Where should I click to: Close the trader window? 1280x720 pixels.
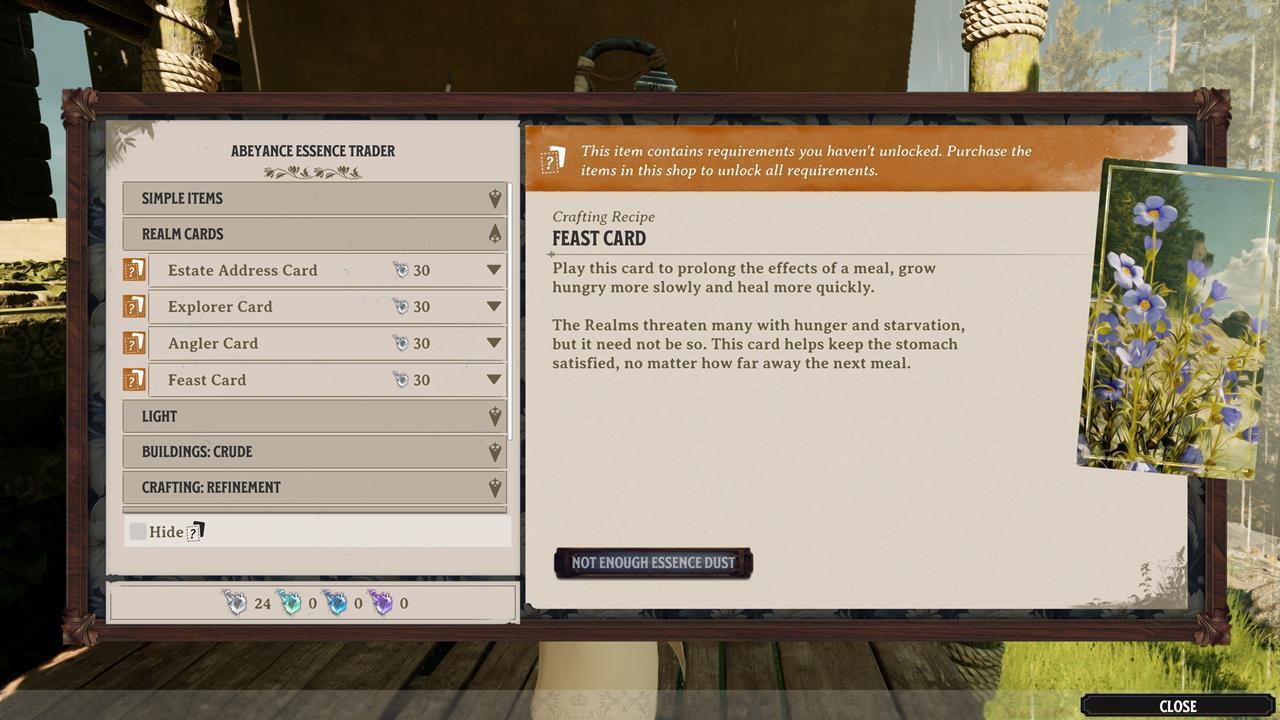(x=1177, y=706)
